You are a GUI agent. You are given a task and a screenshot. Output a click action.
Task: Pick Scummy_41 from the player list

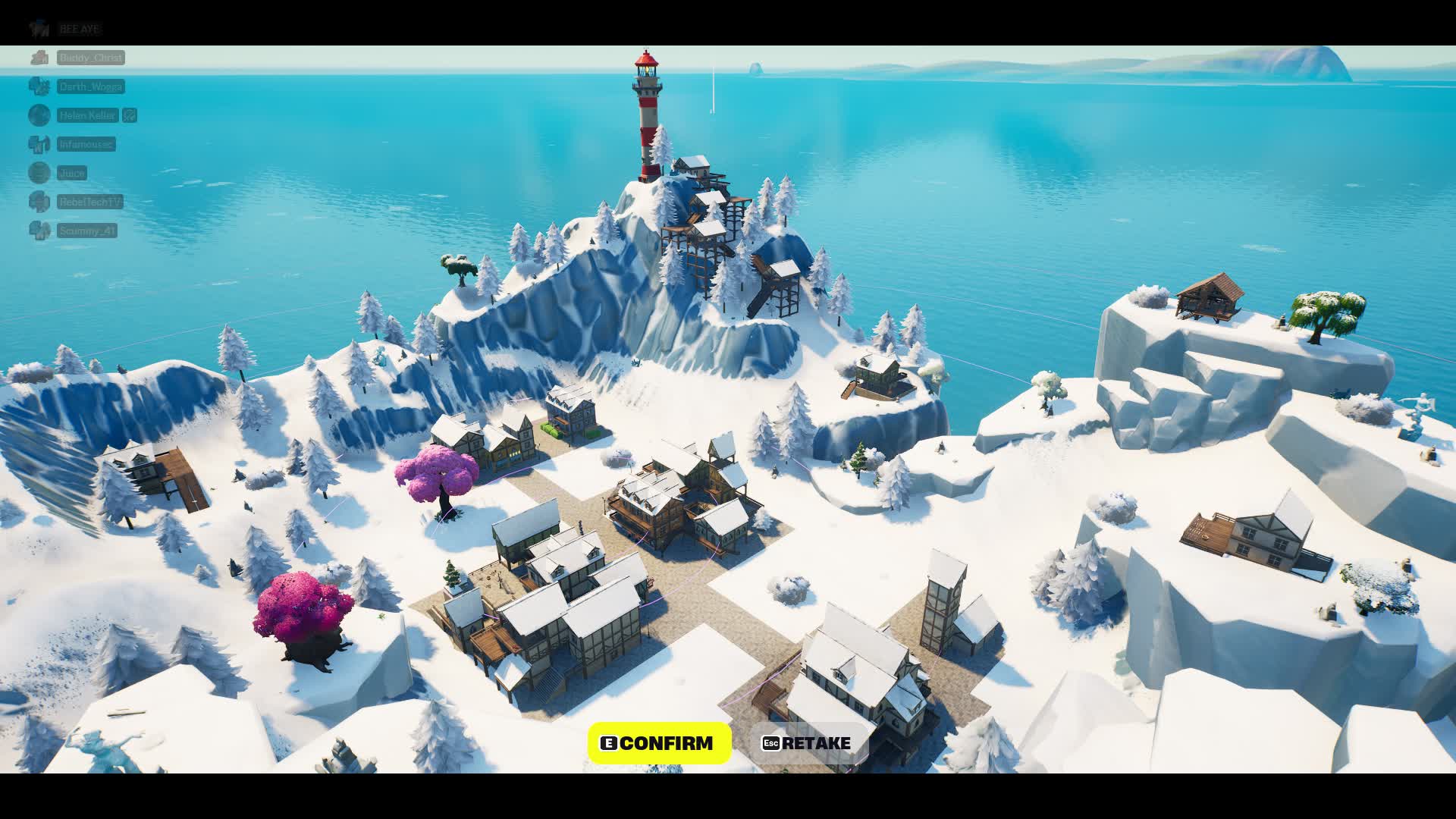click(87, 231)
